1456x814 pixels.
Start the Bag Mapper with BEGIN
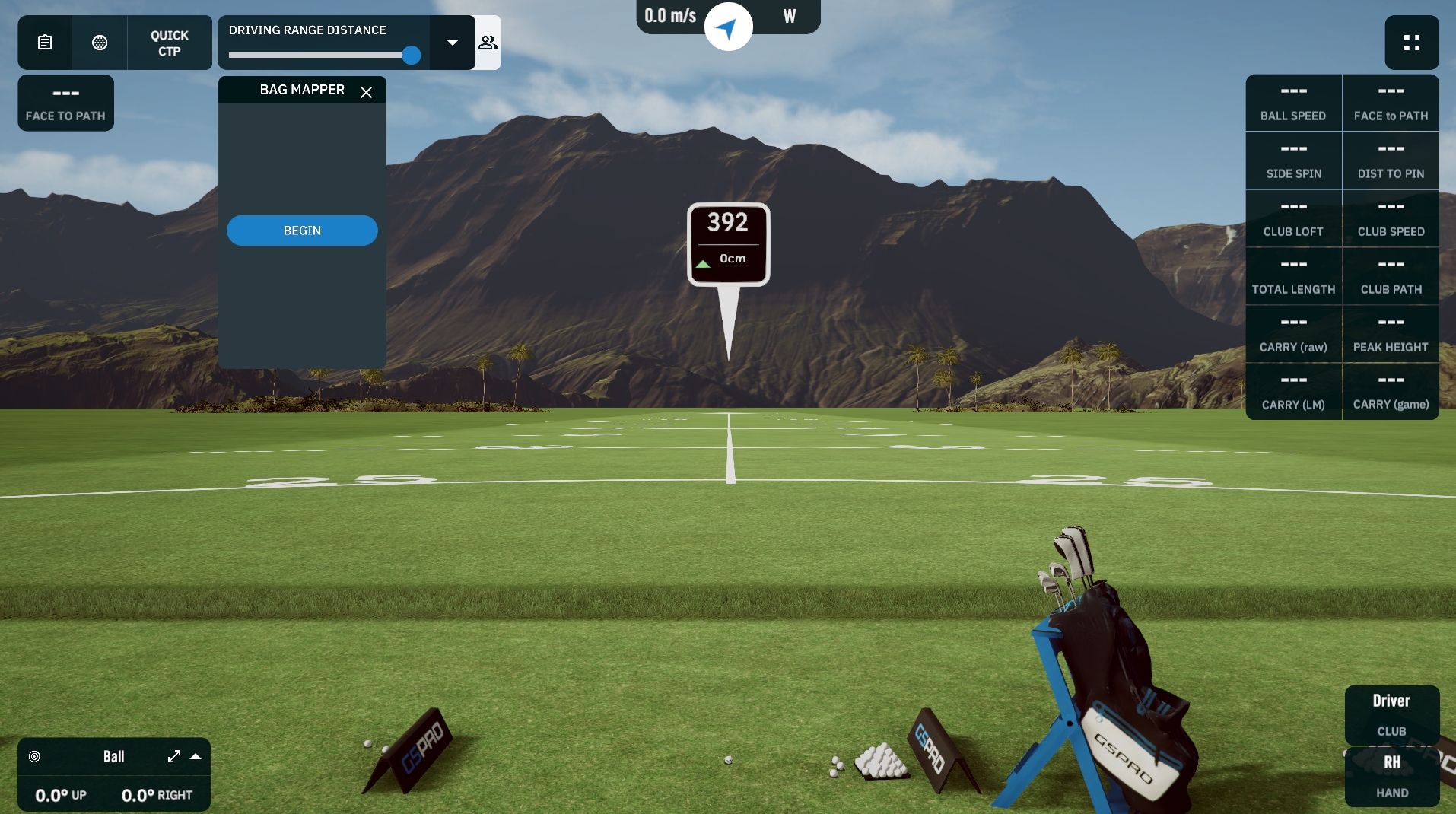(x=302, y=231)
